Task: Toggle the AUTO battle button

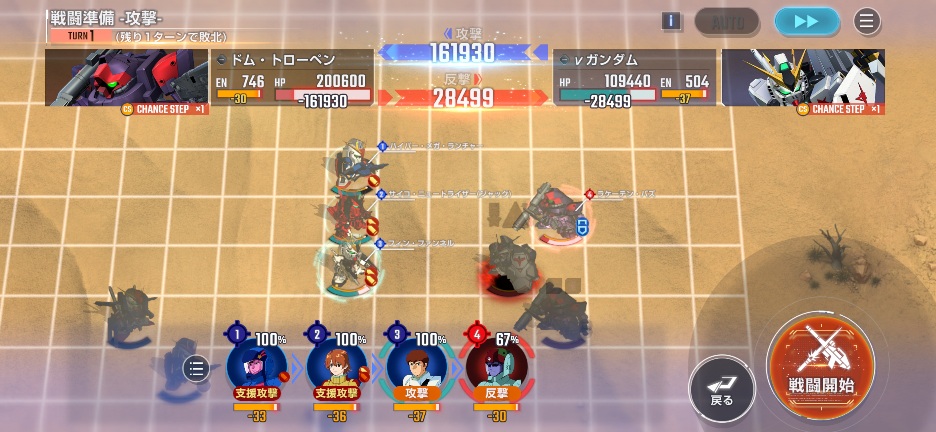Action: pyautogui.click(x=727, y=21)
